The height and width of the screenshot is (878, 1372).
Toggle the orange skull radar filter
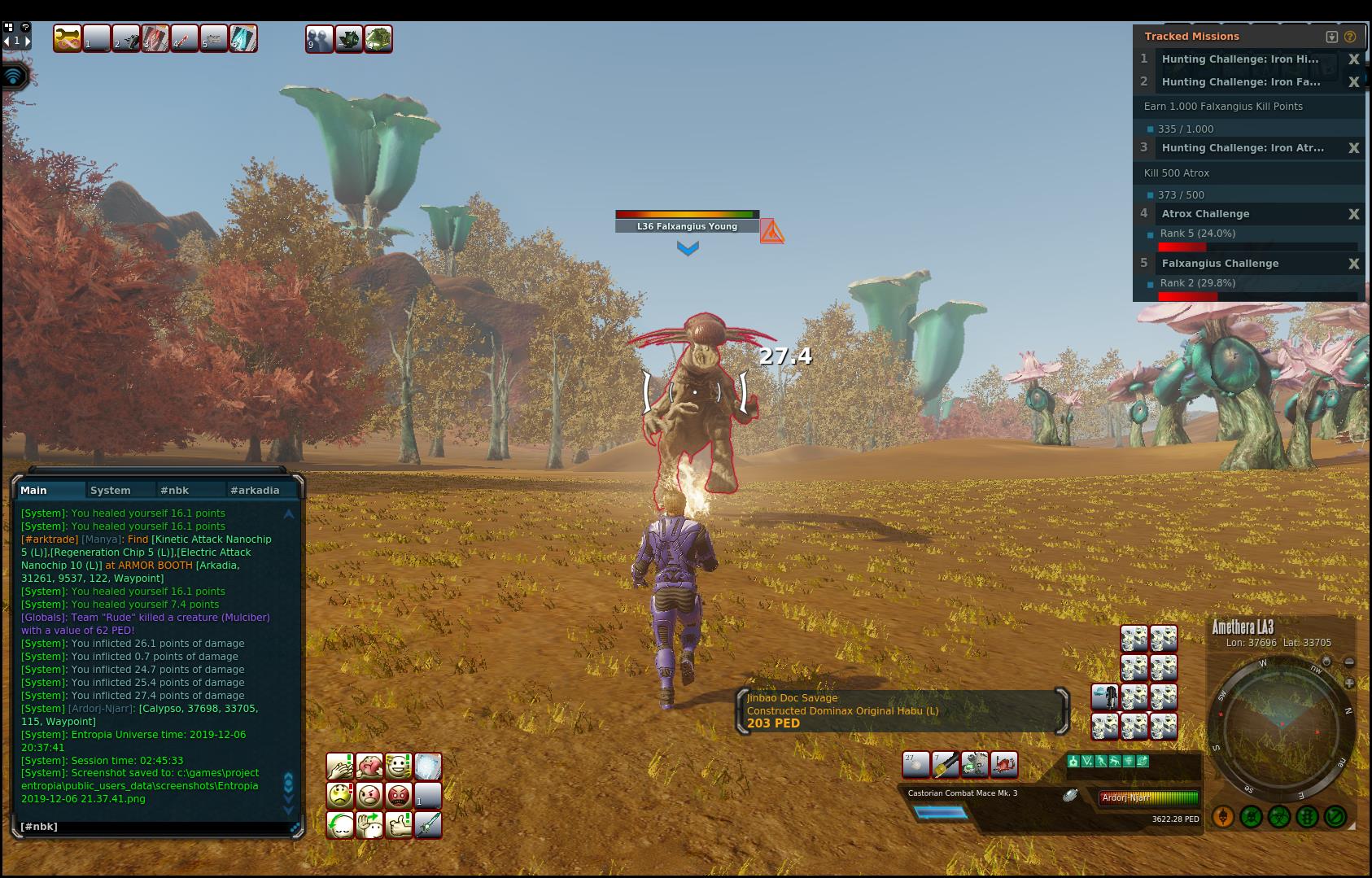click(x=1223, y=816)
